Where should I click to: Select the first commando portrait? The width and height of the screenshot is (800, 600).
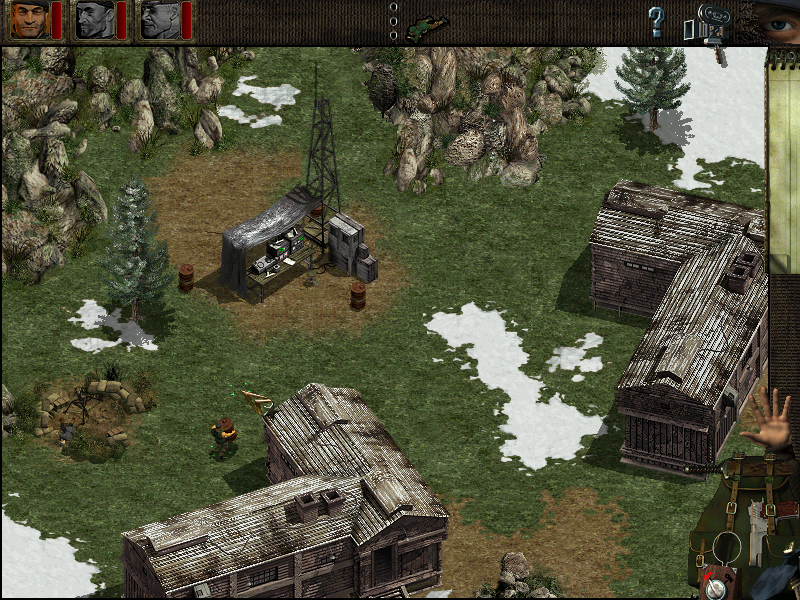coord(30,19)
